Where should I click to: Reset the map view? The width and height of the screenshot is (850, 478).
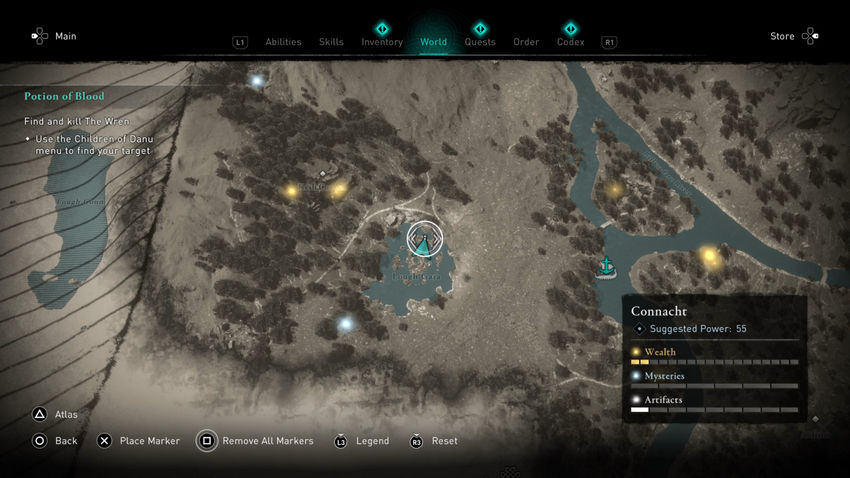(x=434, y=441)
